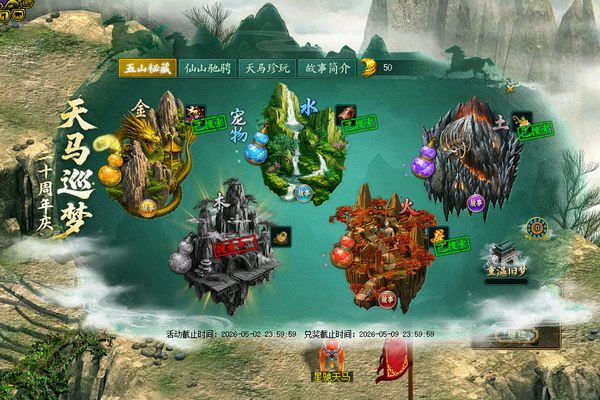Show the 故事简介 tab

click(326, 68)
